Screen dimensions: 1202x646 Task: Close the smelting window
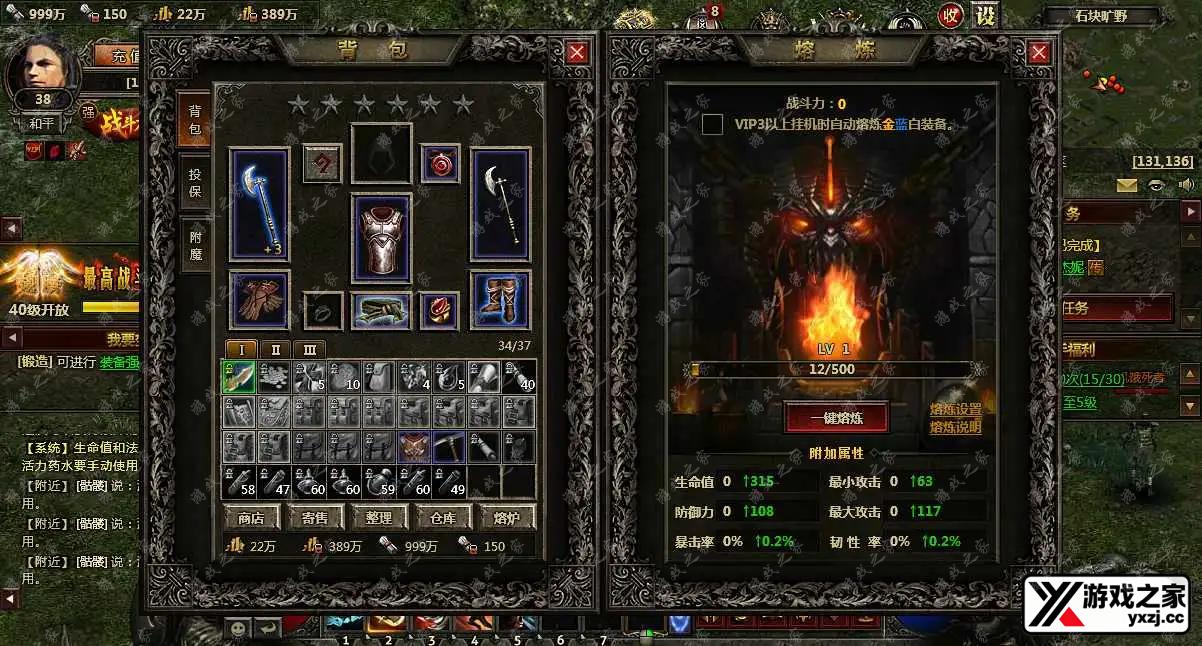click(1040, 53)
